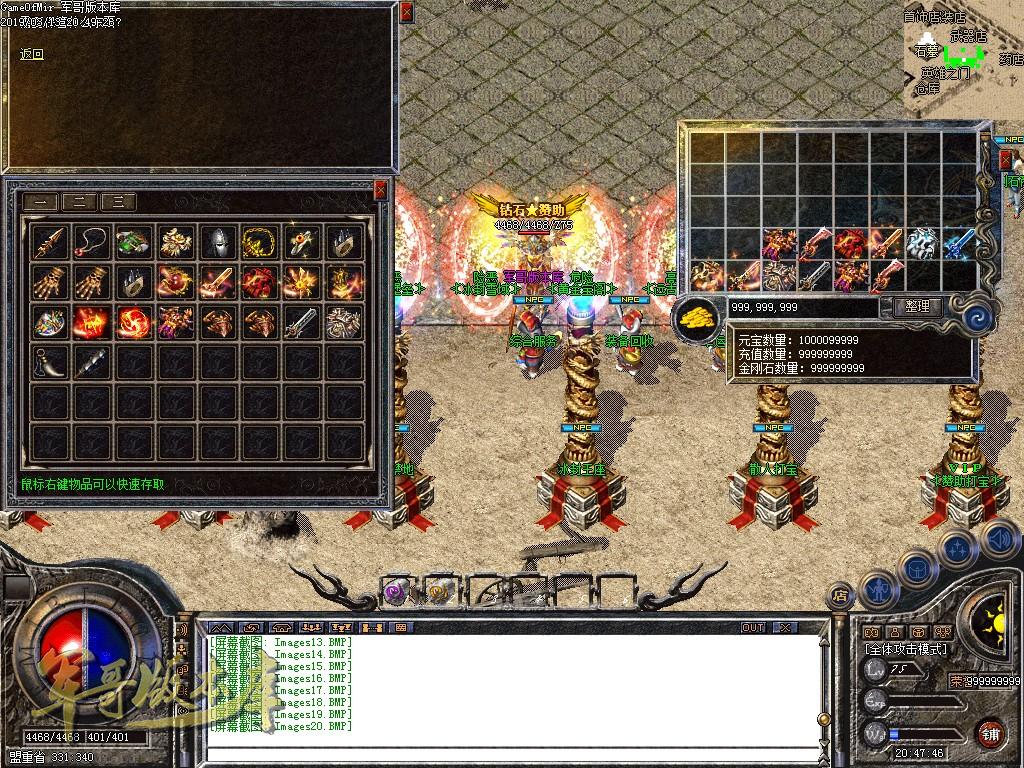Viewport: 1024px width, 768px height.
Task: Switch to warehouse page 二
Action: pyautogui.click(x=80, y=201)
